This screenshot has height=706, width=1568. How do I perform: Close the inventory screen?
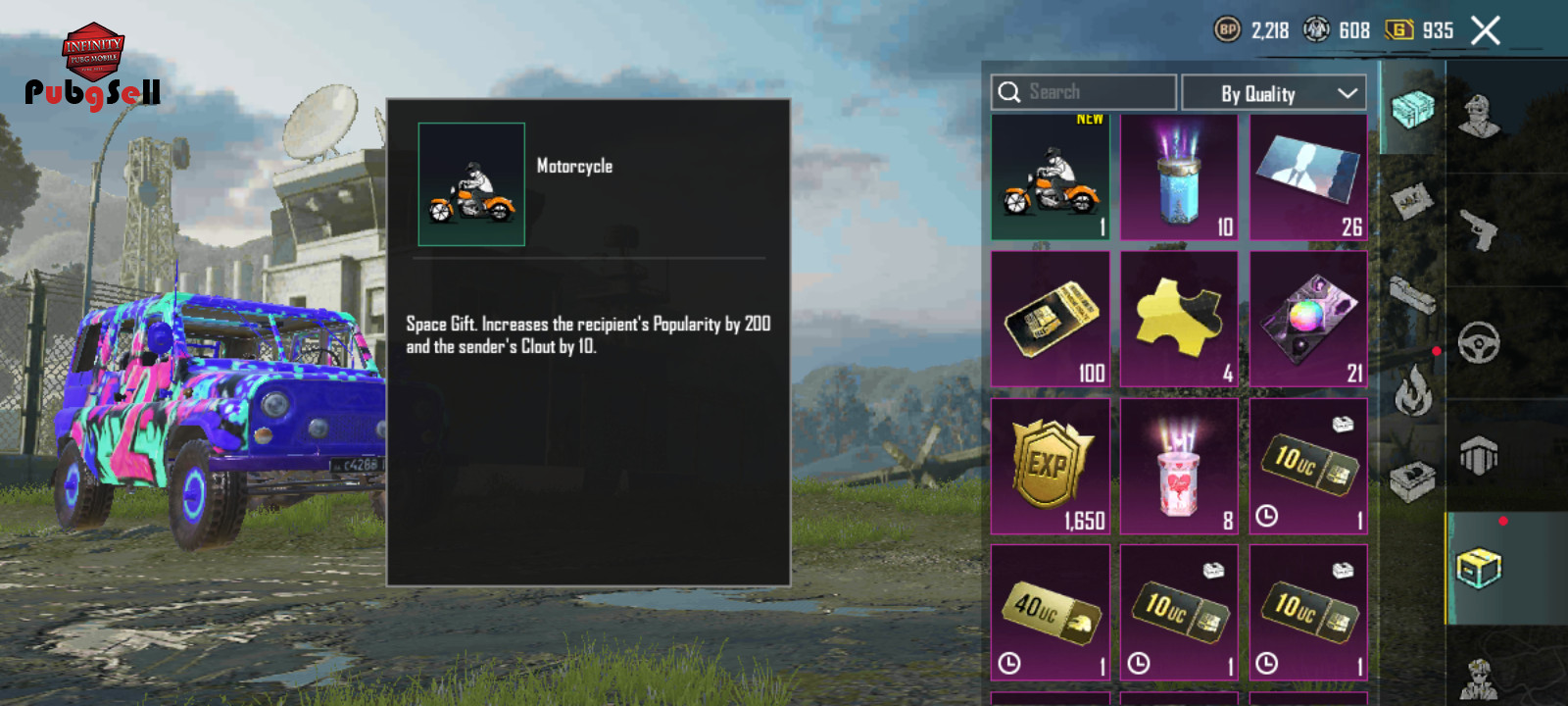coord(1486,31)
